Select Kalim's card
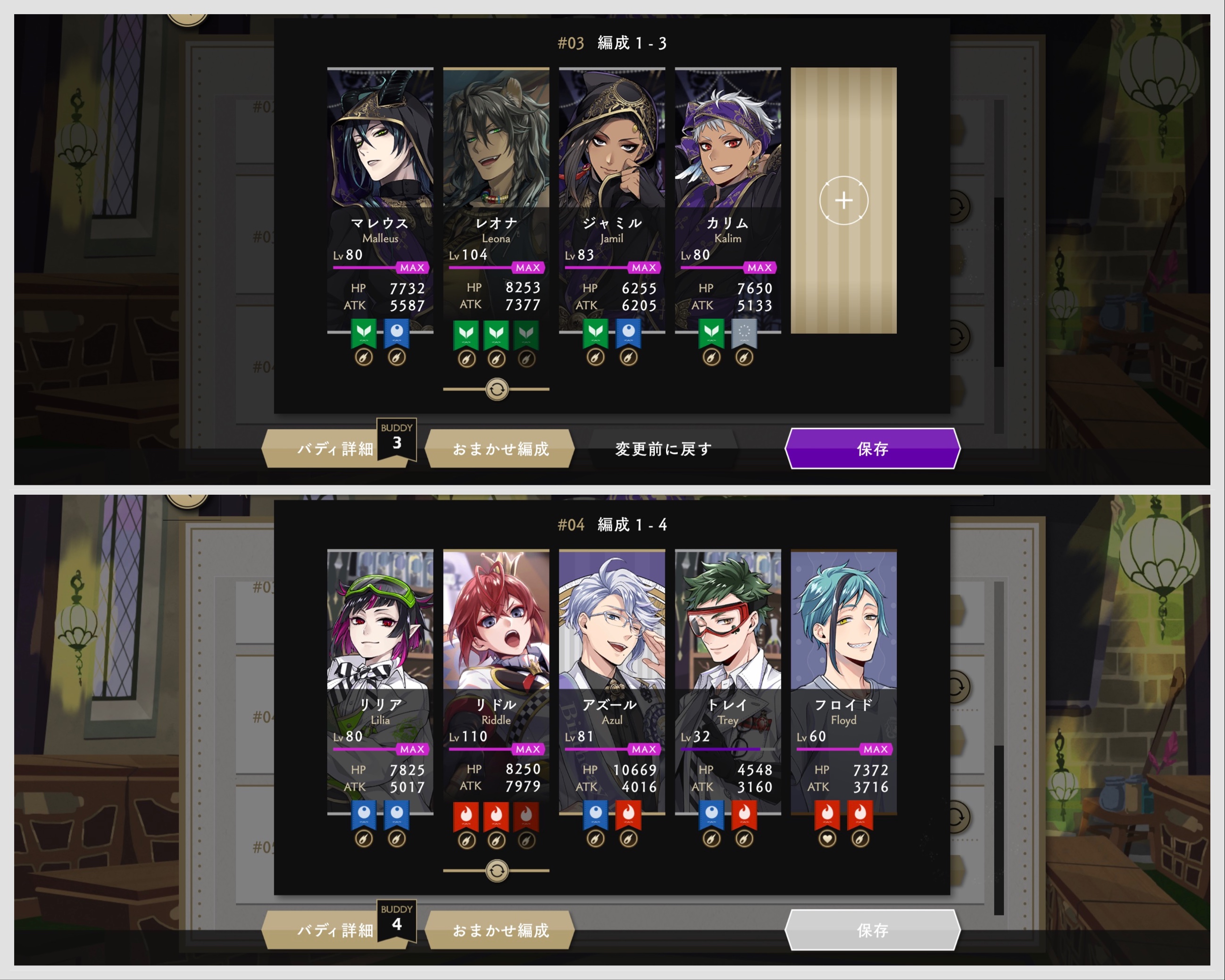Screen dimensions: 1225x980 tap(727, 170)
